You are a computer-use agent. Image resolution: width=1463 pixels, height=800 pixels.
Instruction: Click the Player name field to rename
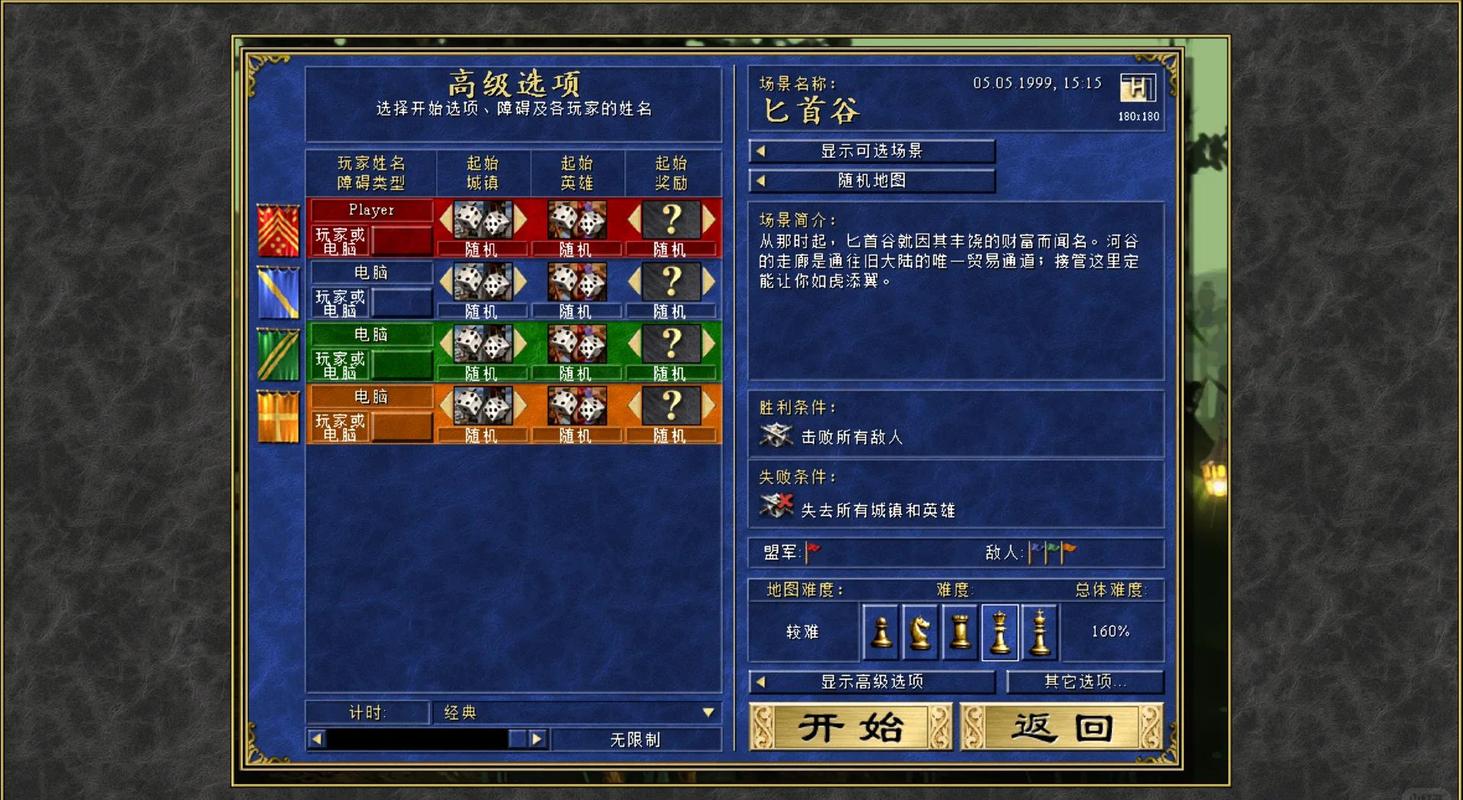[371, 209]
